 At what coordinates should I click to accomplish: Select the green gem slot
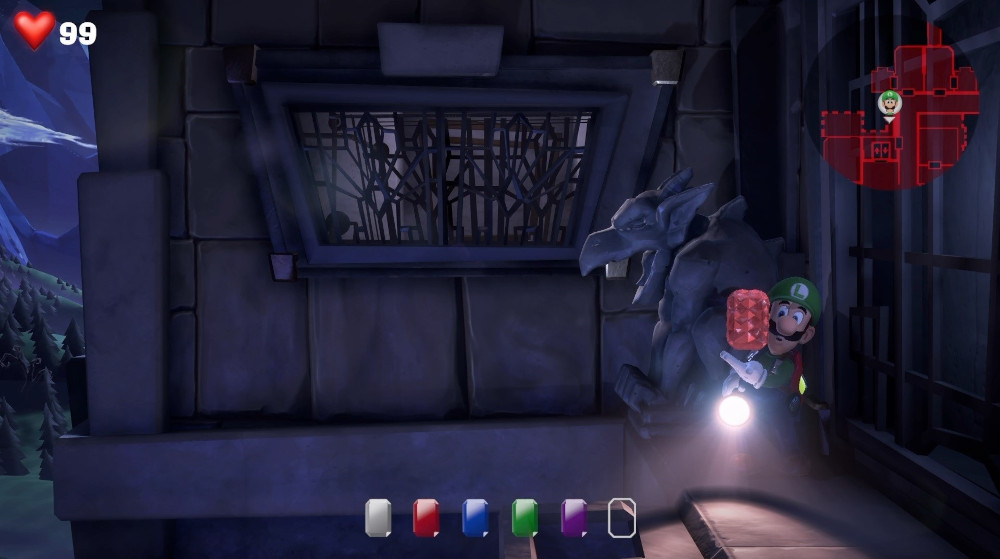pos(524,518)
